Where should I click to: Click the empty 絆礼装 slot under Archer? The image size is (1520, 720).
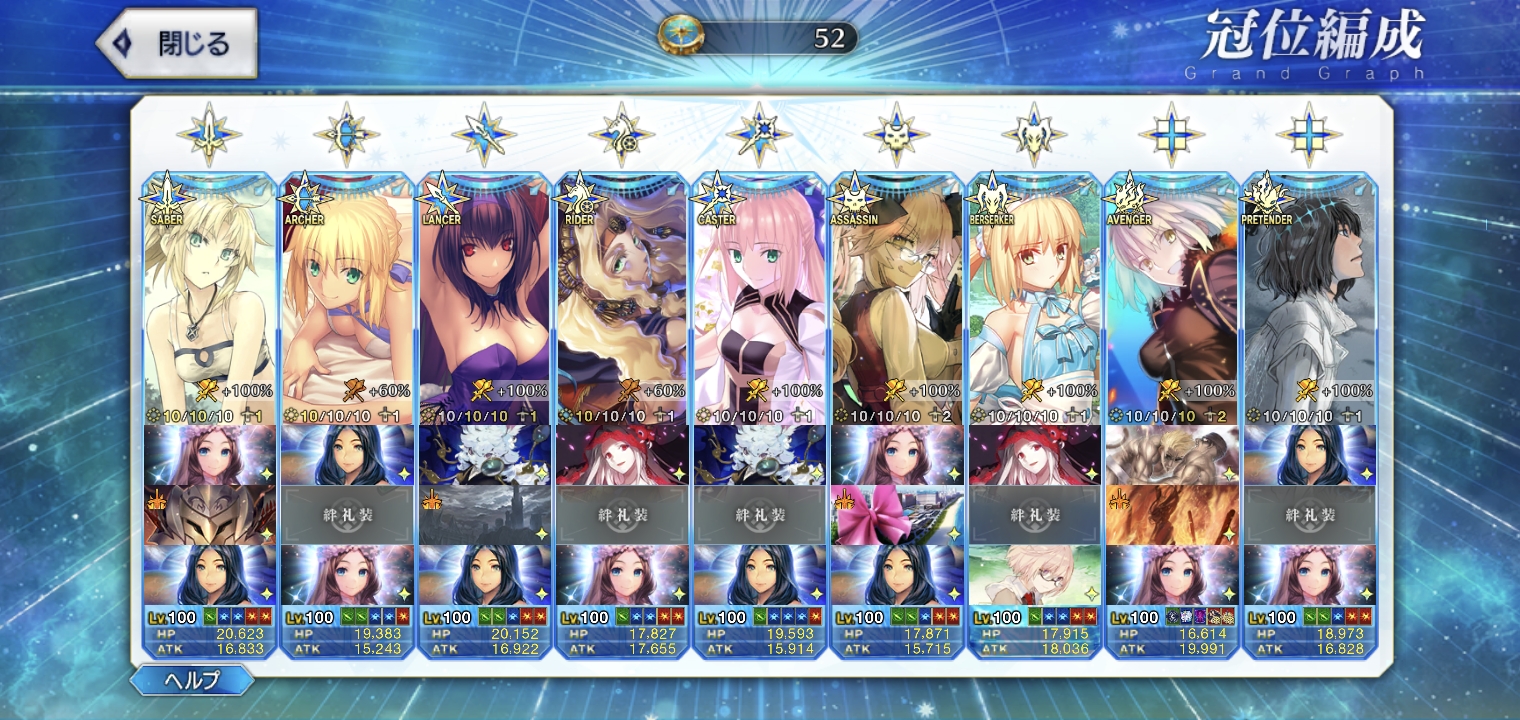(347, 515)
